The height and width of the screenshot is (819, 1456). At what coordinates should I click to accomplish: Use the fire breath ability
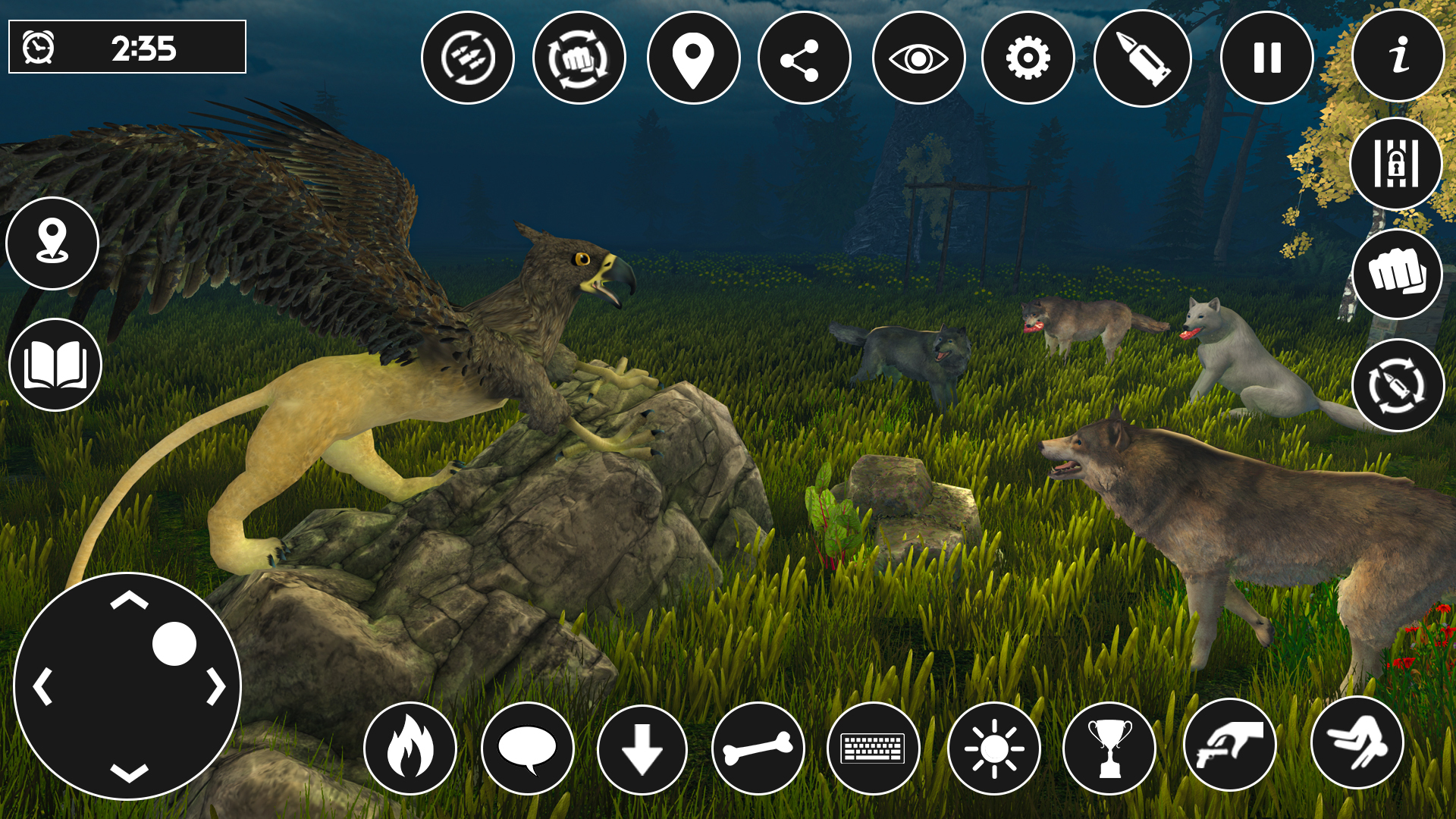pos(409,748)
